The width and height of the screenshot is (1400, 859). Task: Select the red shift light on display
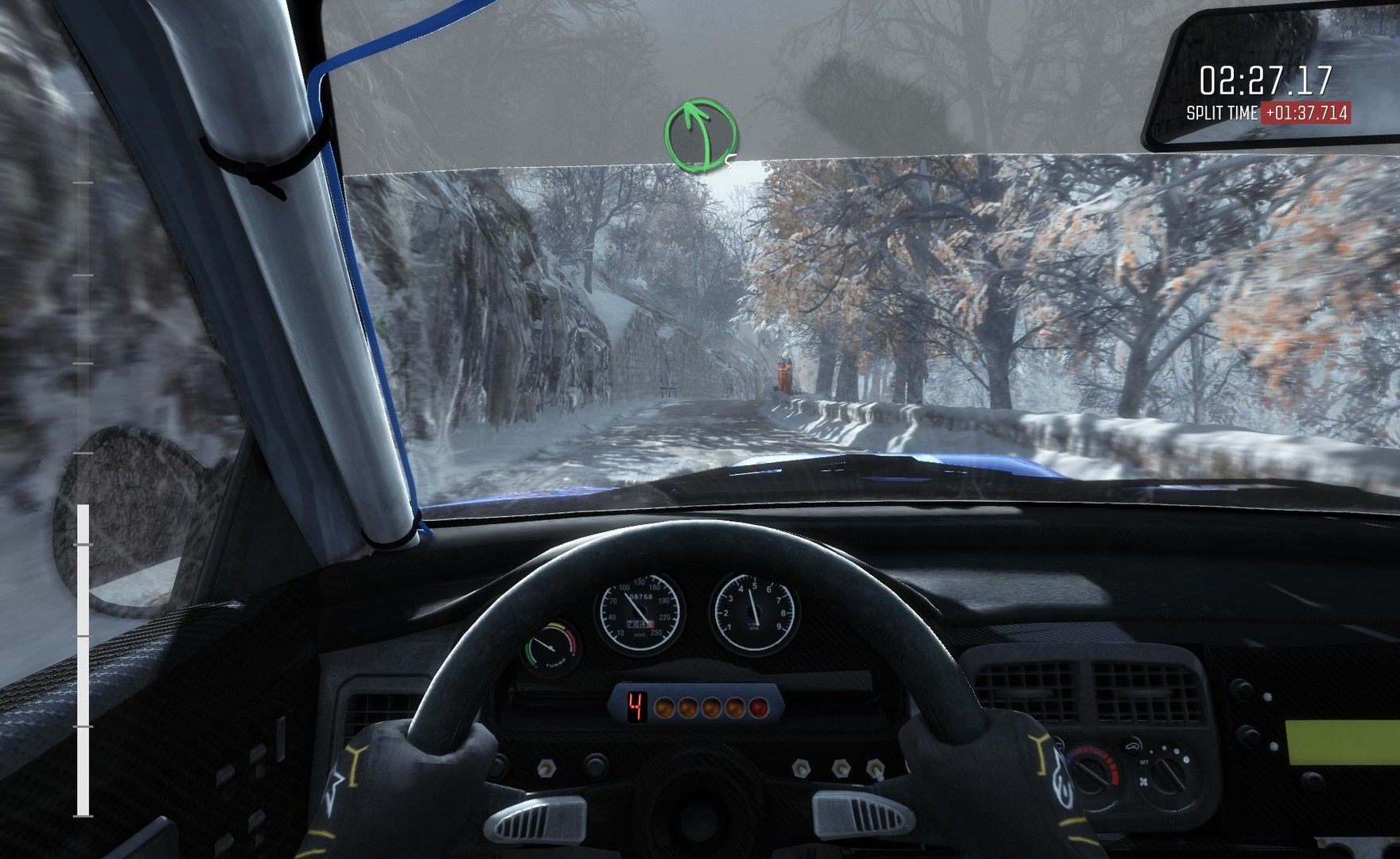[x=760, y=707]
